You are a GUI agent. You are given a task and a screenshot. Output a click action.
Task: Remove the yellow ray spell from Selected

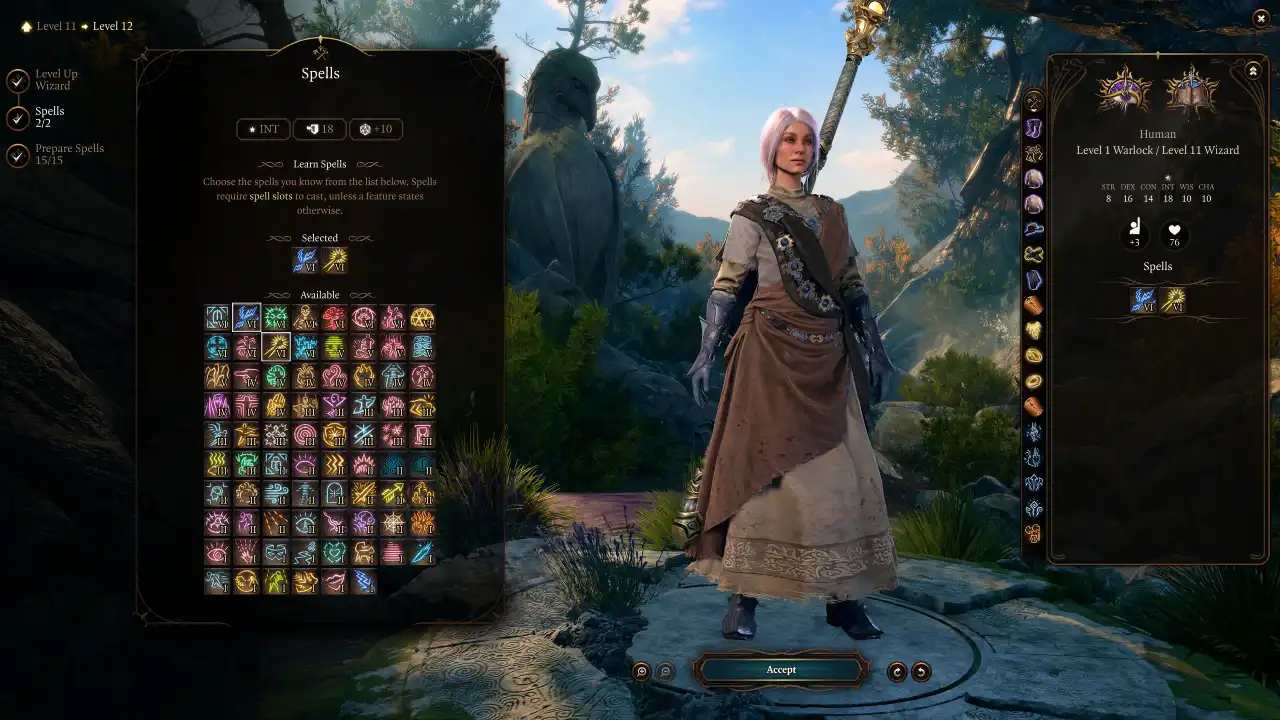[x=335, y=260]
